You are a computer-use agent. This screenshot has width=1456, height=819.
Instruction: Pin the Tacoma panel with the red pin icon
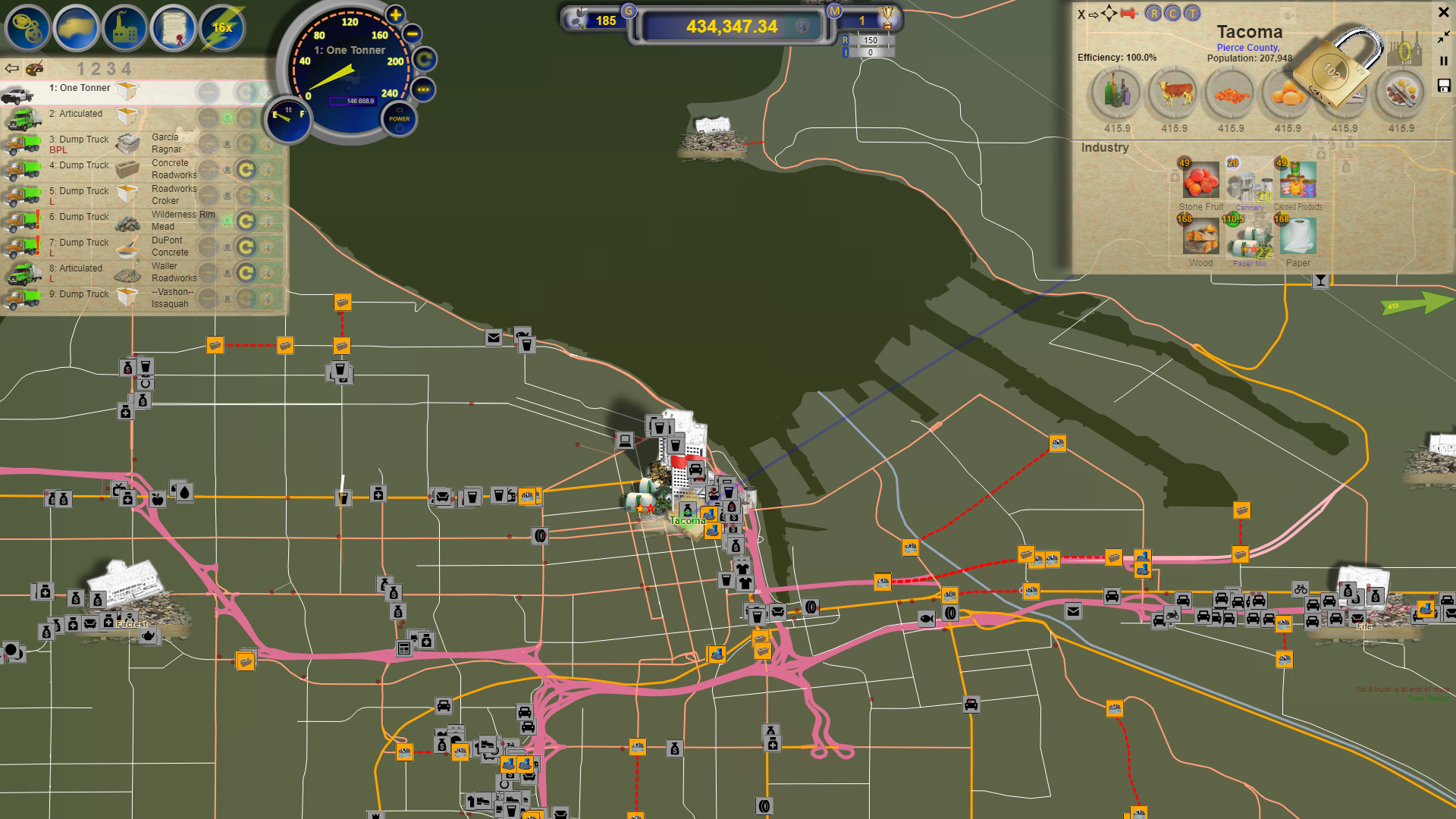click(1128, 14)
